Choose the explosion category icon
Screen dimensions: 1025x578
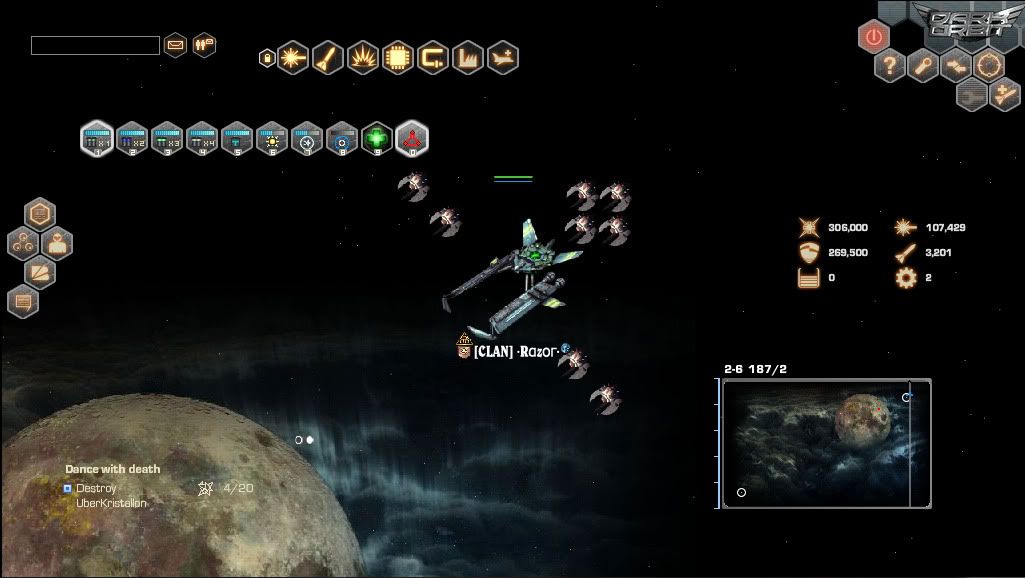(362, 58)
